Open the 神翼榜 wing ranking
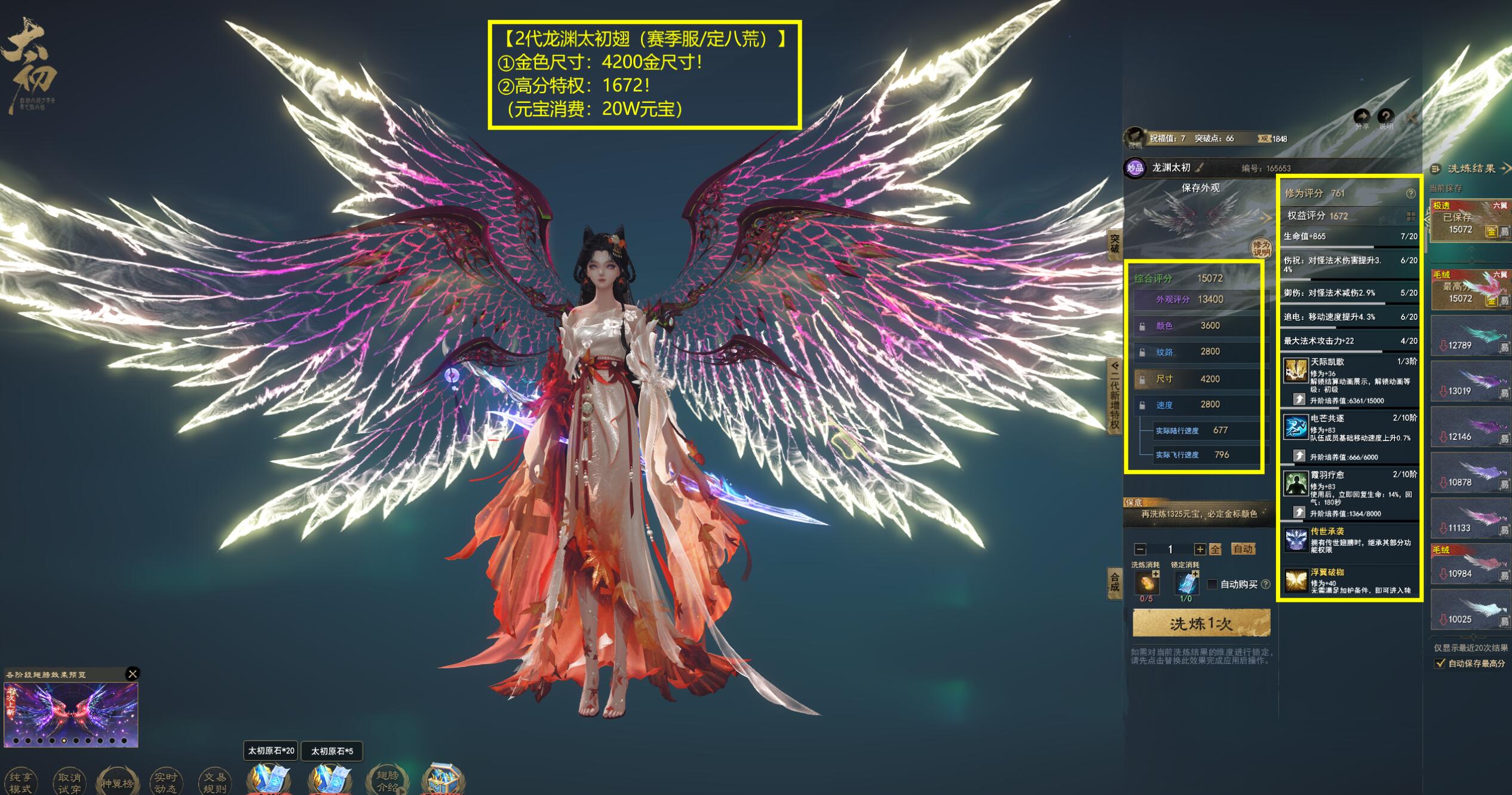This screenshot has width=1512, height=795. click(117, 782)
